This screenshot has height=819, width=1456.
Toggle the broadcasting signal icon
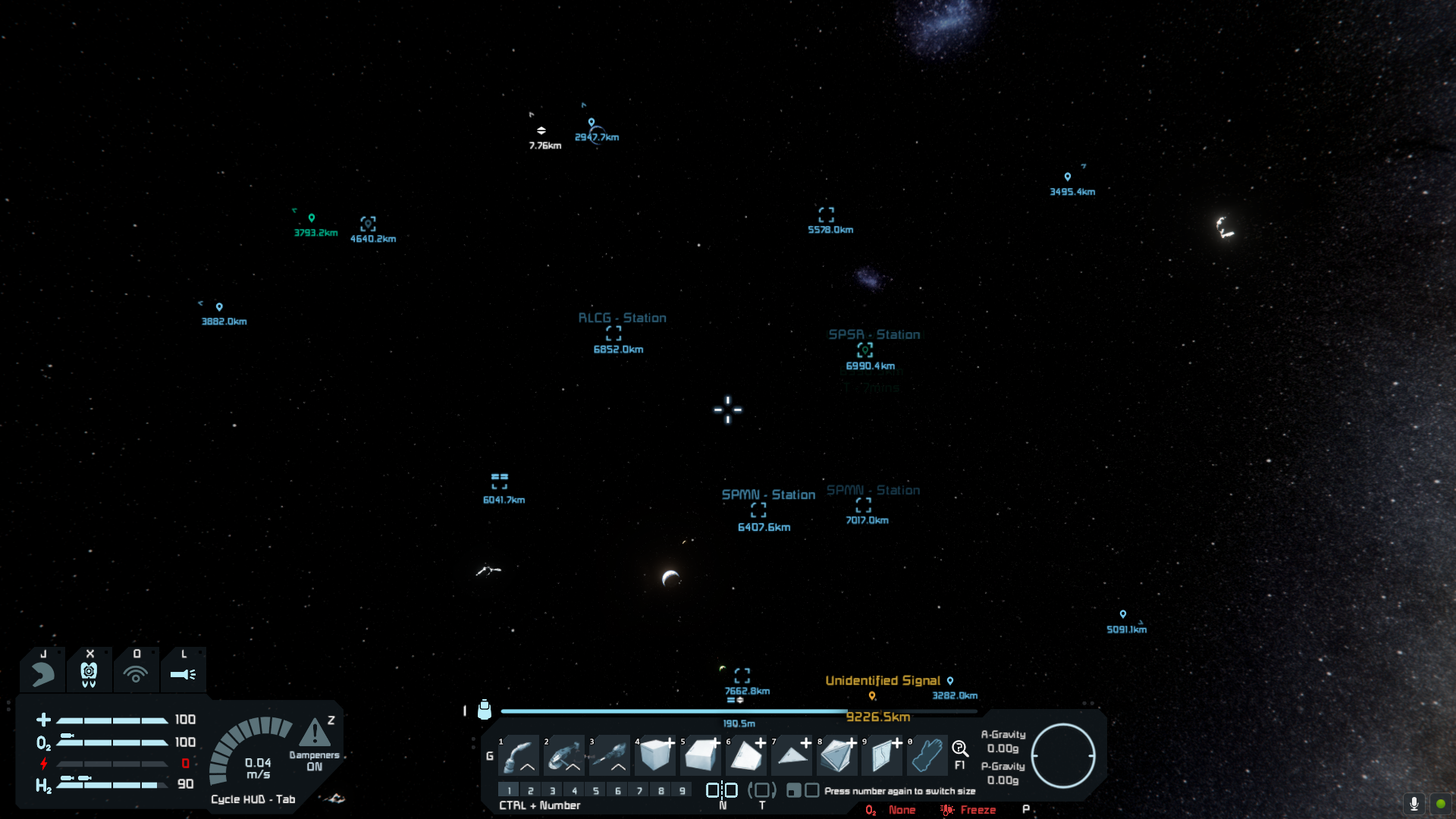[136, 673]
